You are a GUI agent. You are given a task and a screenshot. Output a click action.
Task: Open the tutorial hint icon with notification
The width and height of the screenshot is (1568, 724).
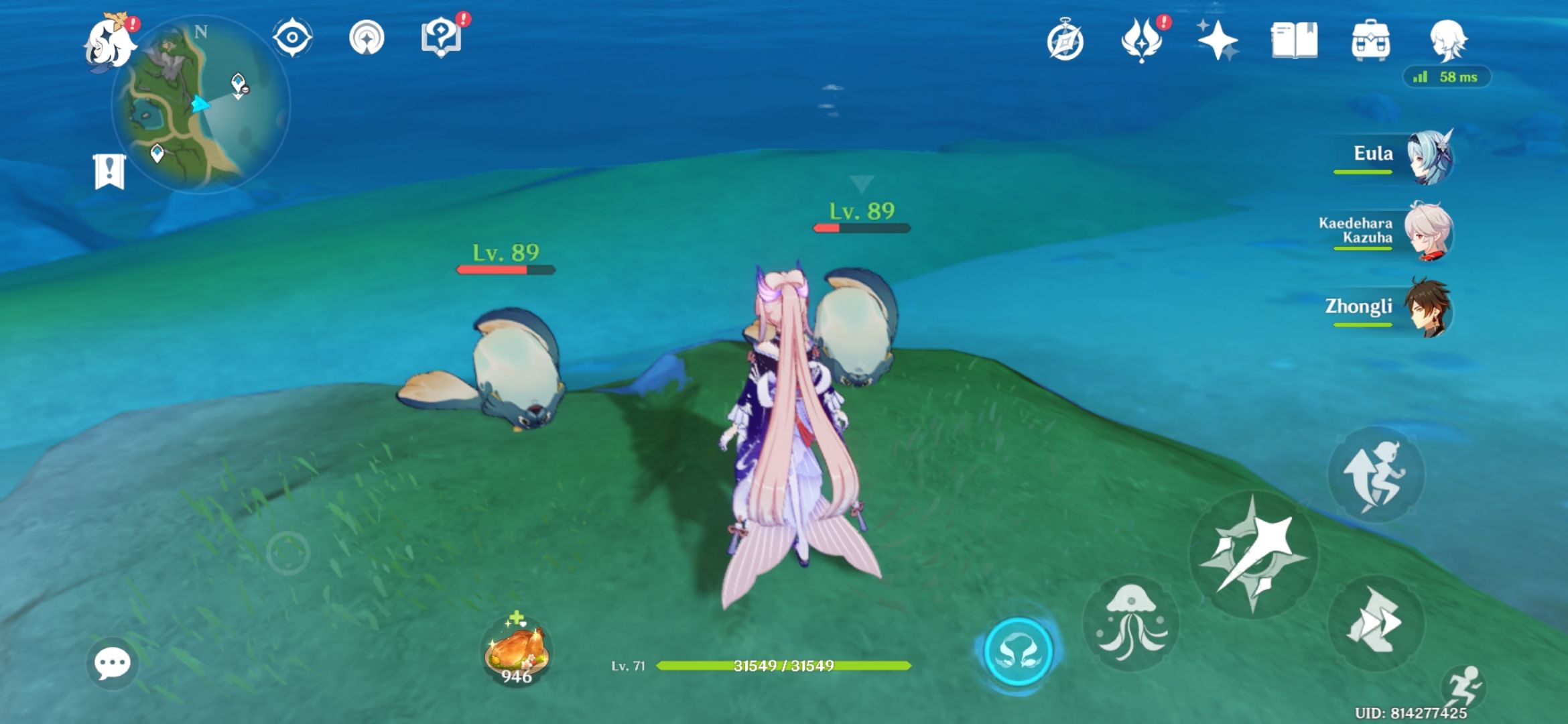(x=442, y=38)
